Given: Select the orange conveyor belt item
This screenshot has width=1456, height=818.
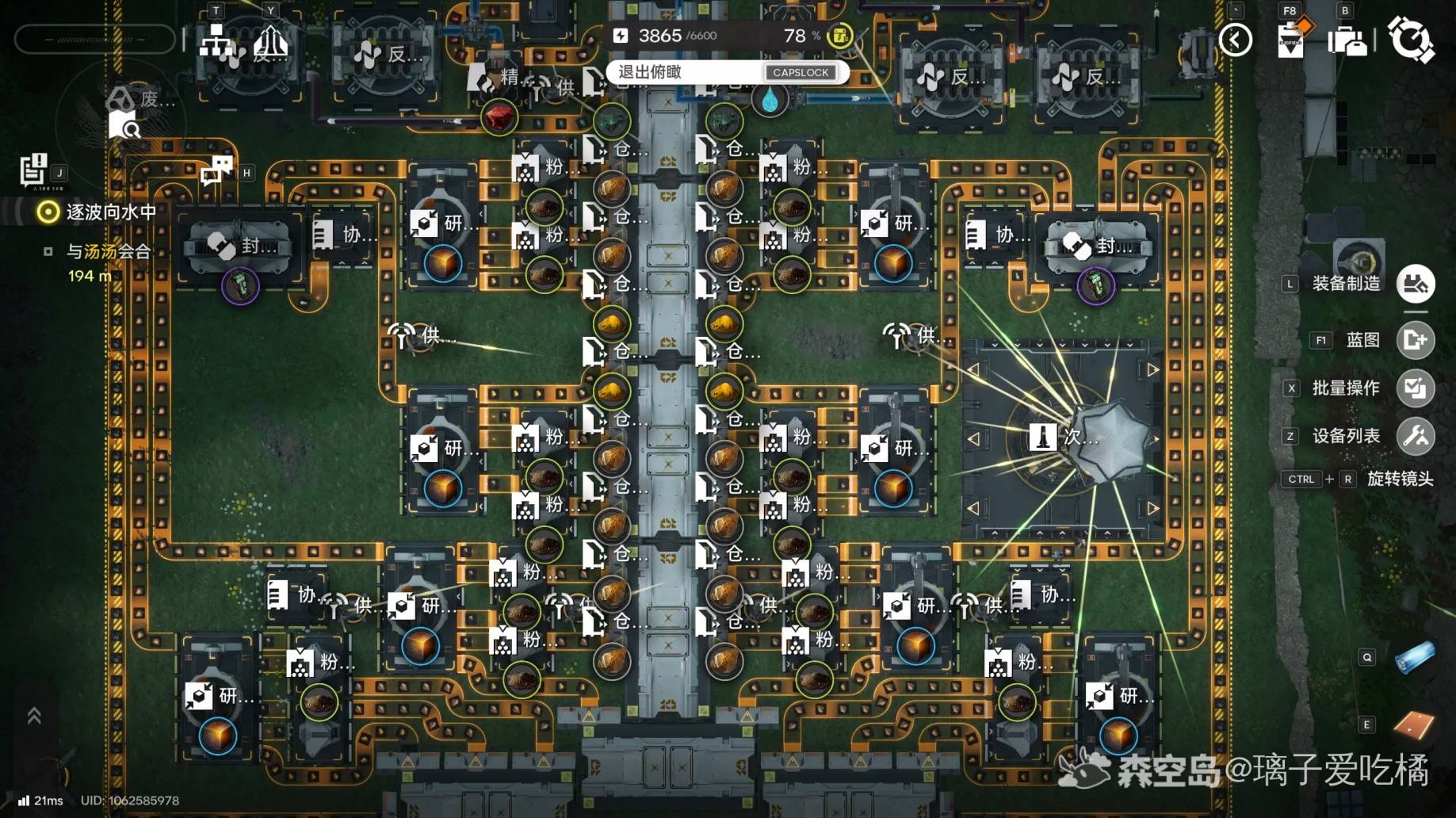Looking at the screenshot, I should 1414,724.
